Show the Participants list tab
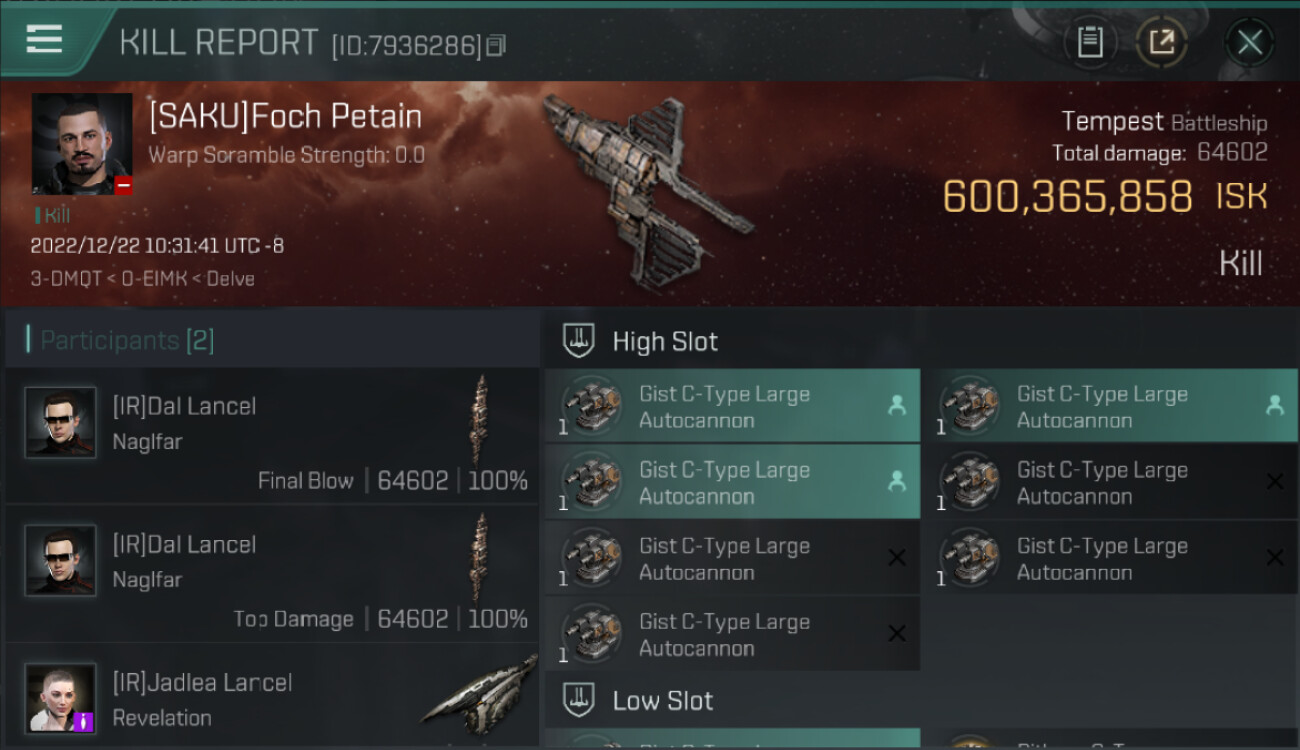The height and width of the screenshot is (750, 1300). tap(127, 340)
